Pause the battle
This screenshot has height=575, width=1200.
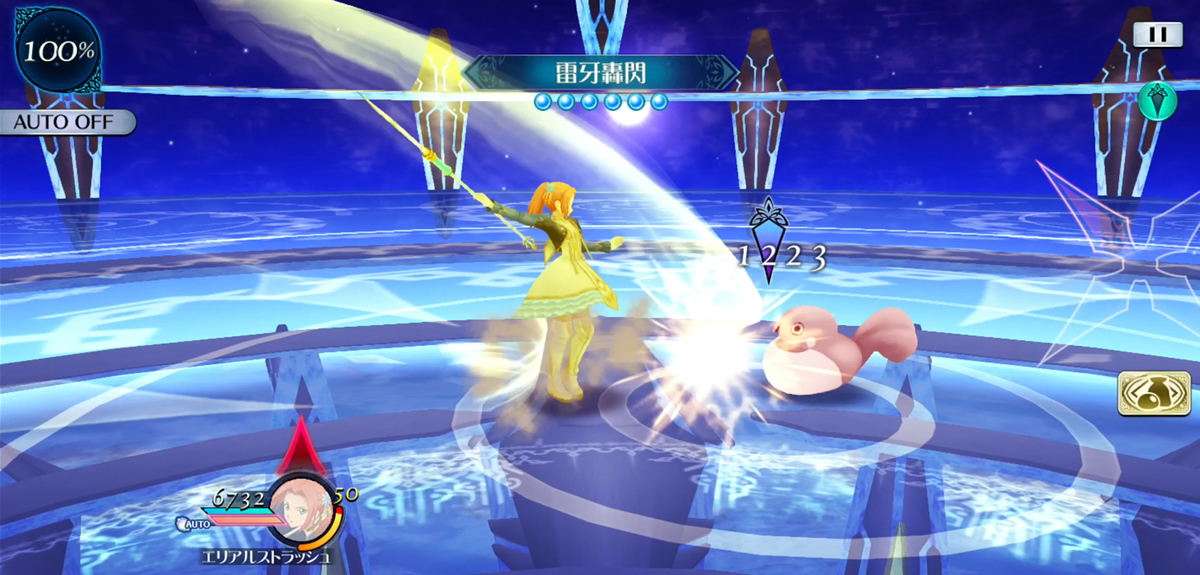(1157, 35)
